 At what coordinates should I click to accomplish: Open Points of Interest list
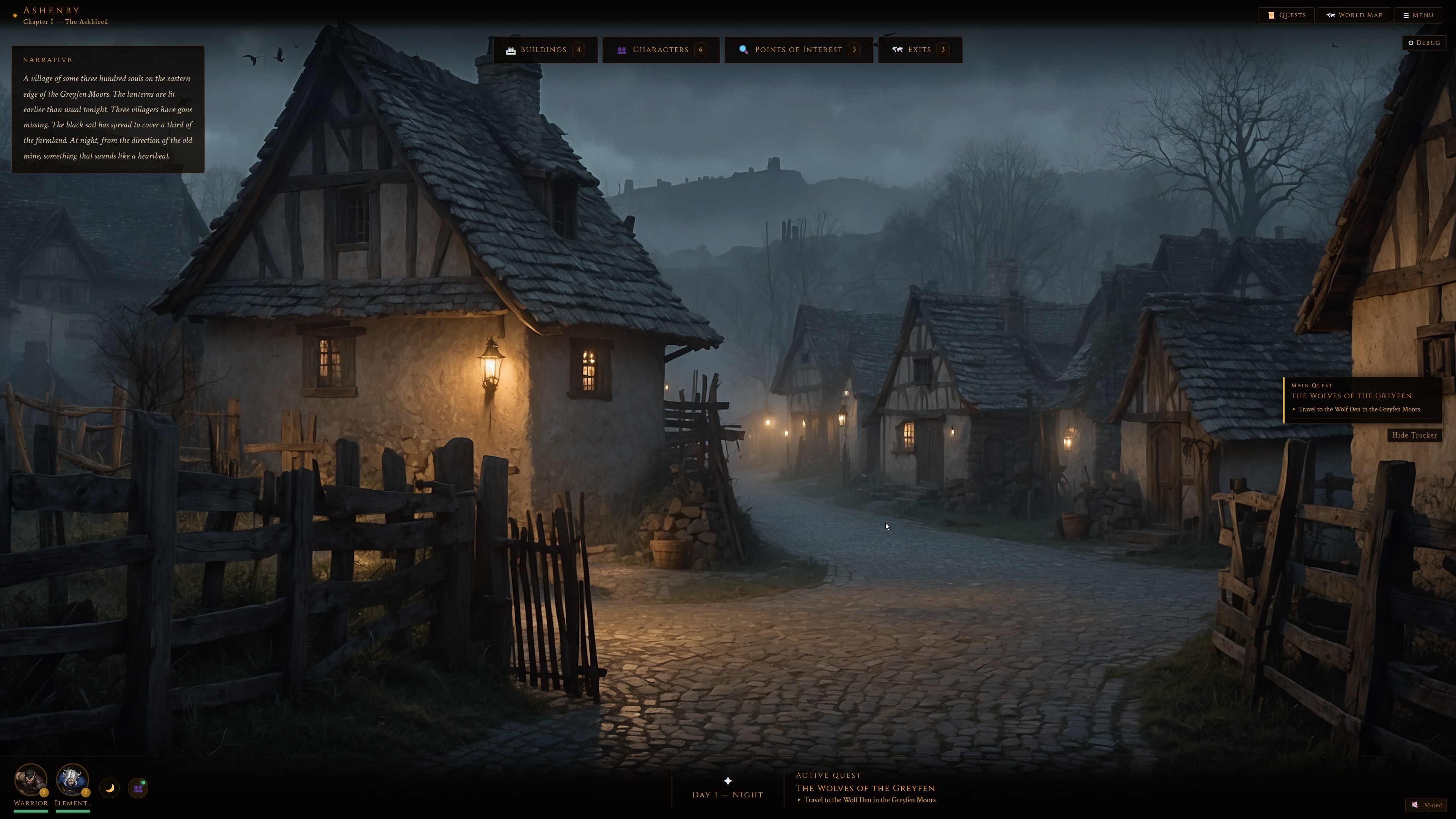click(798, 50)
